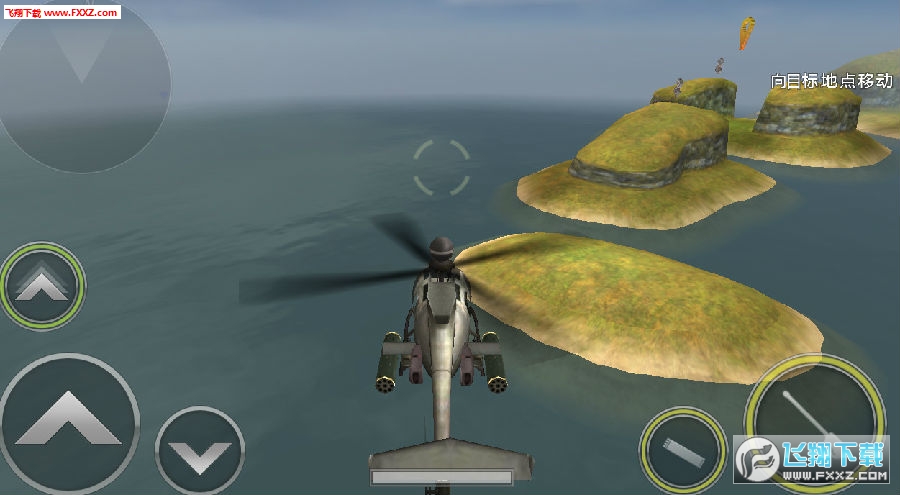Tap the down-arrow button
900x495 pixels.
coord(200,453)
